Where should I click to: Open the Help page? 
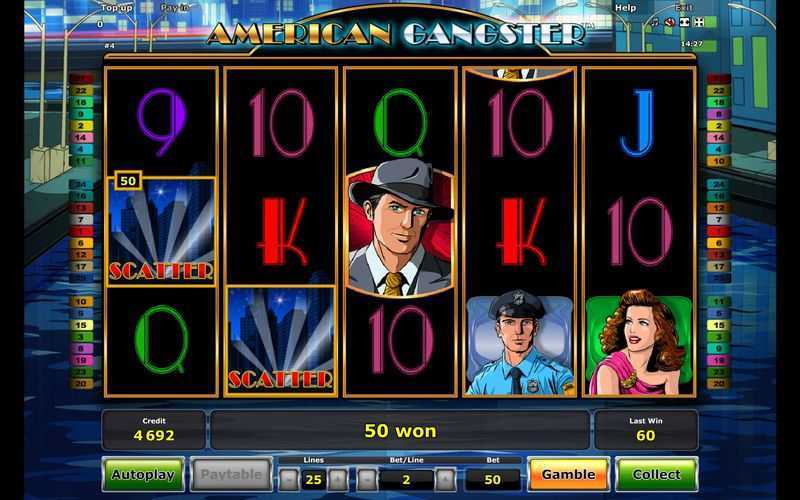(625, 8)
